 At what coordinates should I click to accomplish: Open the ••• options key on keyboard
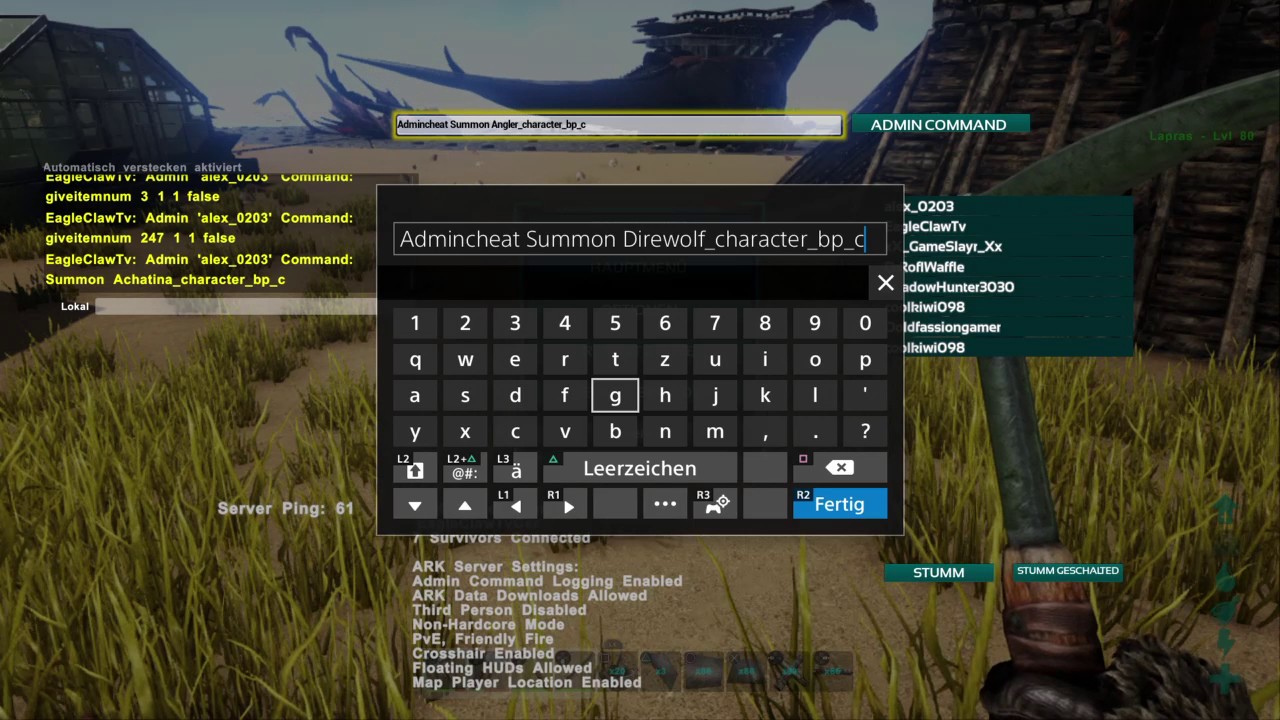point(665,504)
